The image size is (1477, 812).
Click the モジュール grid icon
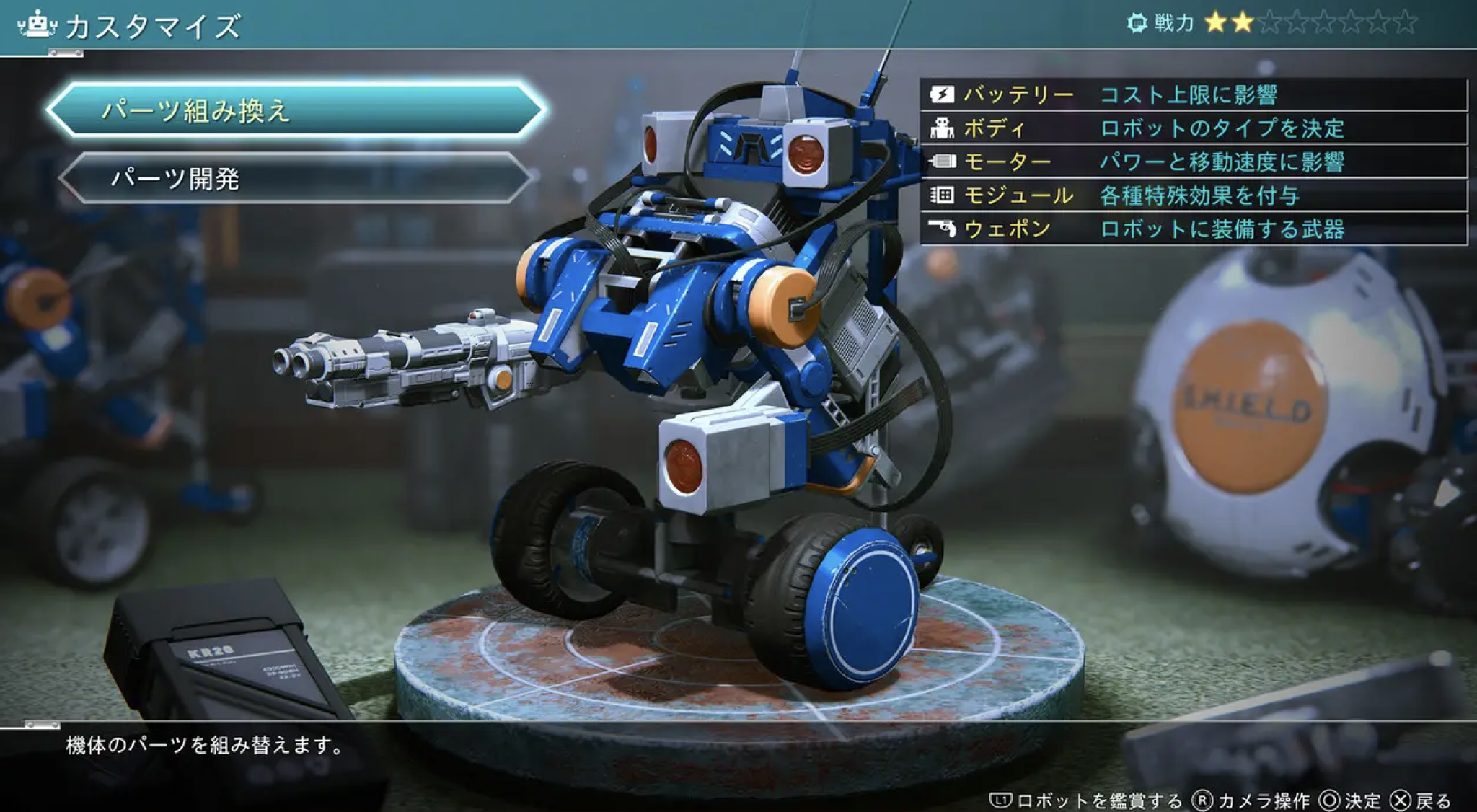tap(941, 196)
